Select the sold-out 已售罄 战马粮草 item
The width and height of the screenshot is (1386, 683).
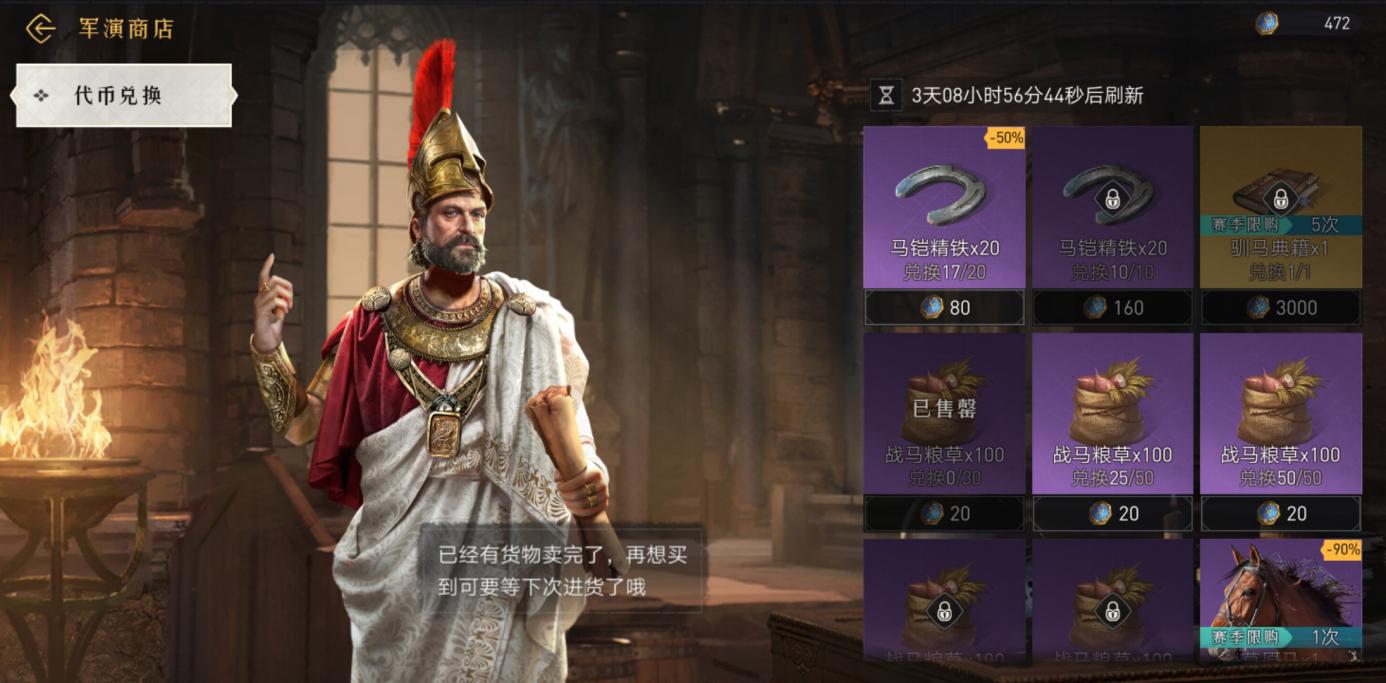point(944,412)
